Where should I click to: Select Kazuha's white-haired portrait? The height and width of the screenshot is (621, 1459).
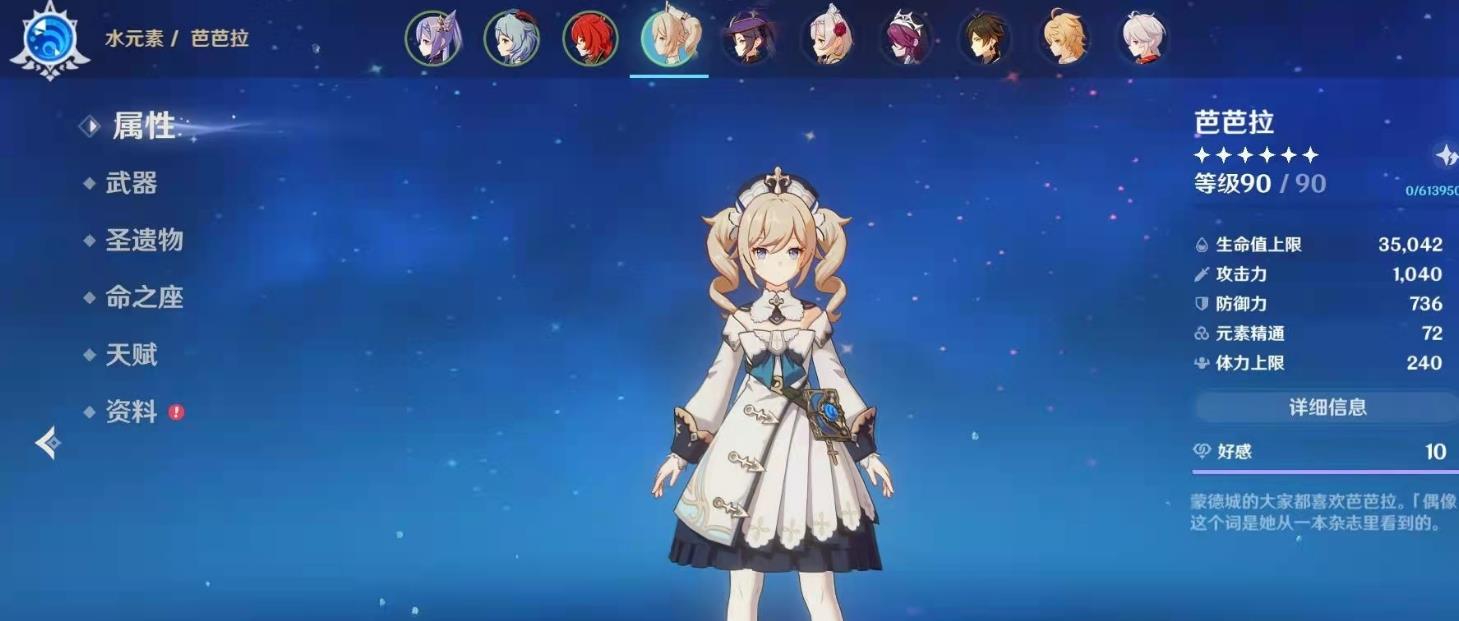(x=1142, y=39)
